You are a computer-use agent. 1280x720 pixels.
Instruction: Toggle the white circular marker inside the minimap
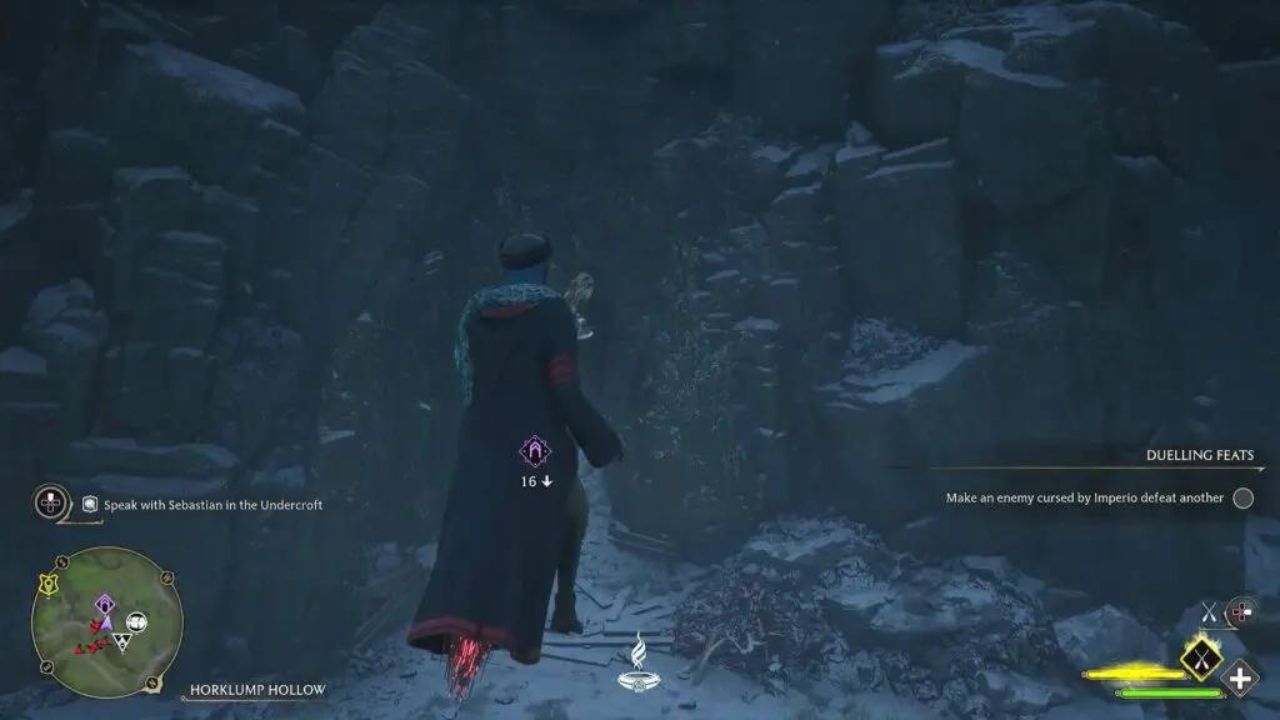(x=136, y=621)
